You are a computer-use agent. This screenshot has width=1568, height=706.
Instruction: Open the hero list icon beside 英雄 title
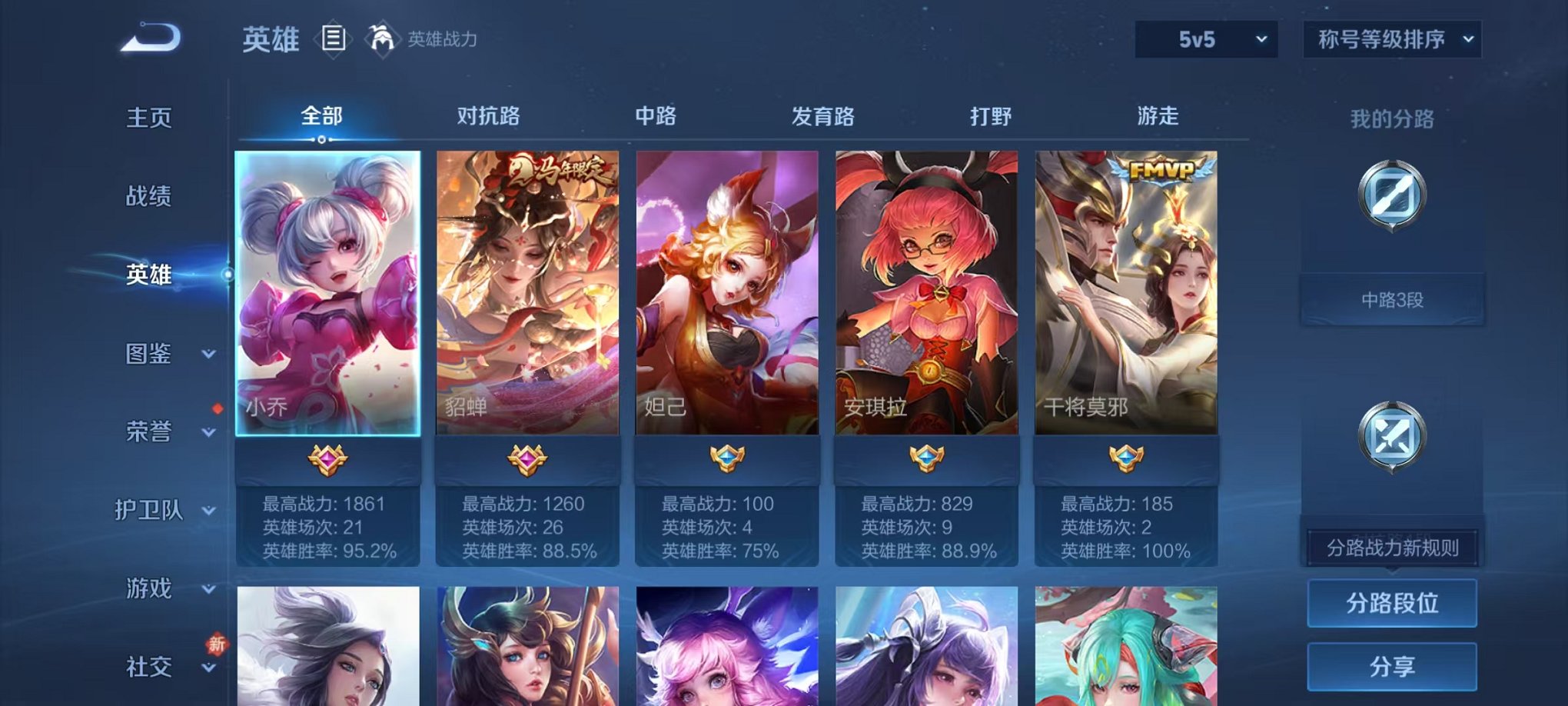click(x=332, y=40)
